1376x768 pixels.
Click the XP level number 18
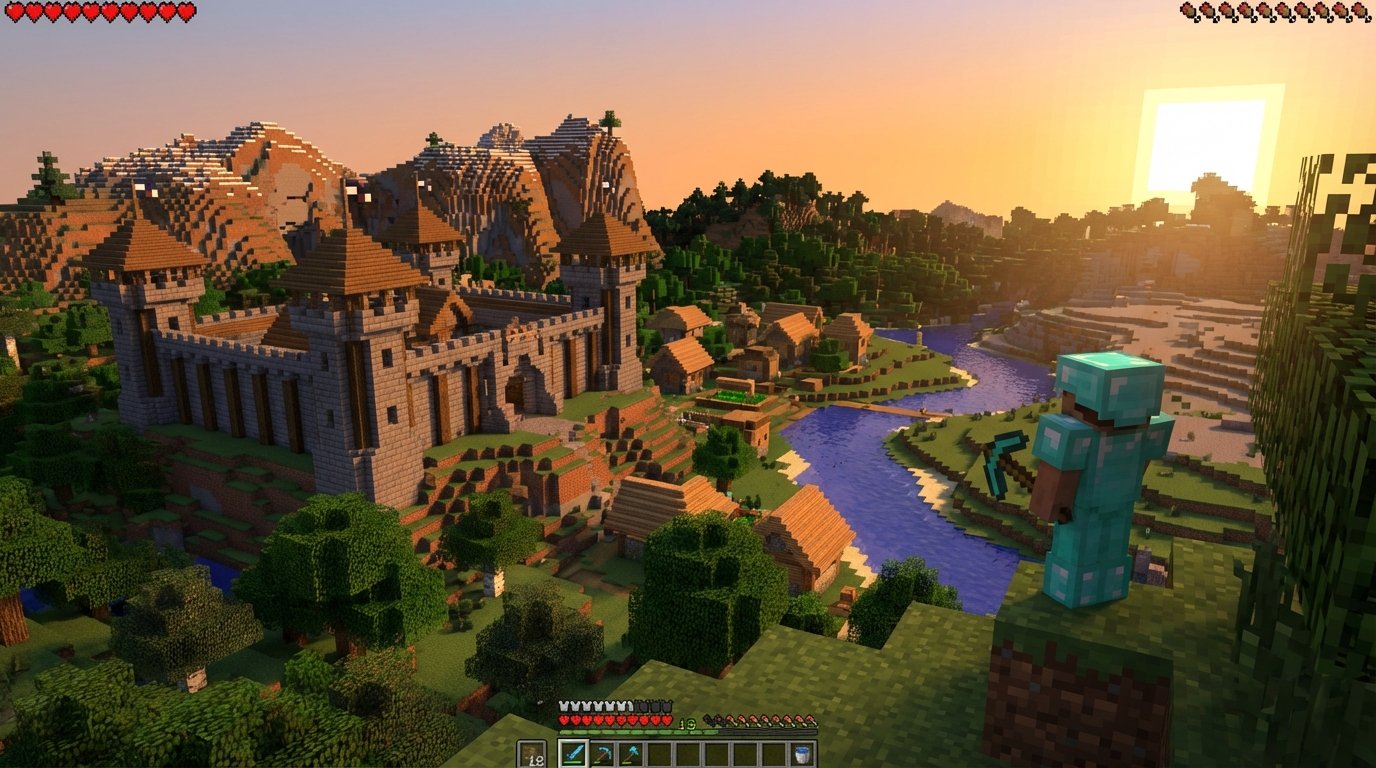[686, 723]
